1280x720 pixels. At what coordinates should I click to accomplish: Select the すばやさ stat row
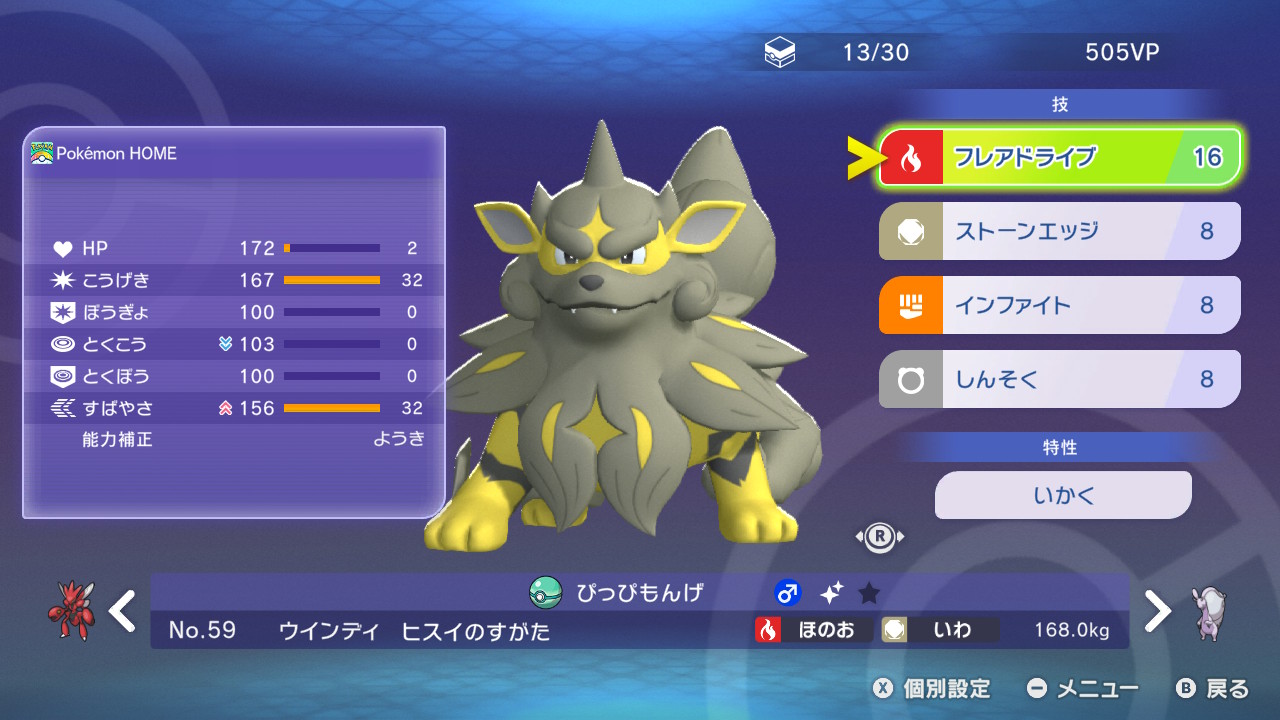[x=236, y=408]
